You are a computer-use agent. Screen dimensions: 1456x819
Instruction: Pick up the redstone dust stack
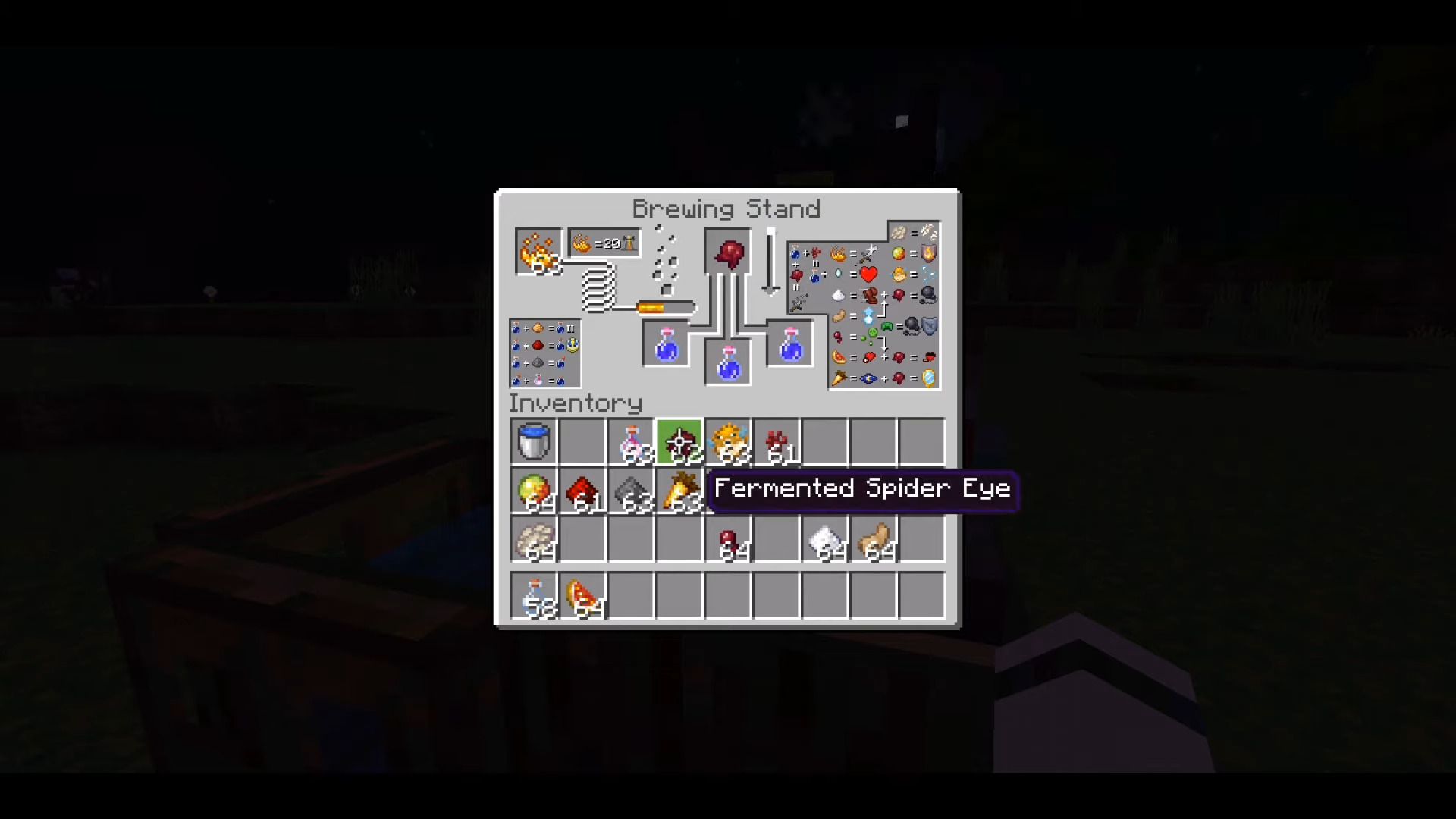(x=583, y=491)
